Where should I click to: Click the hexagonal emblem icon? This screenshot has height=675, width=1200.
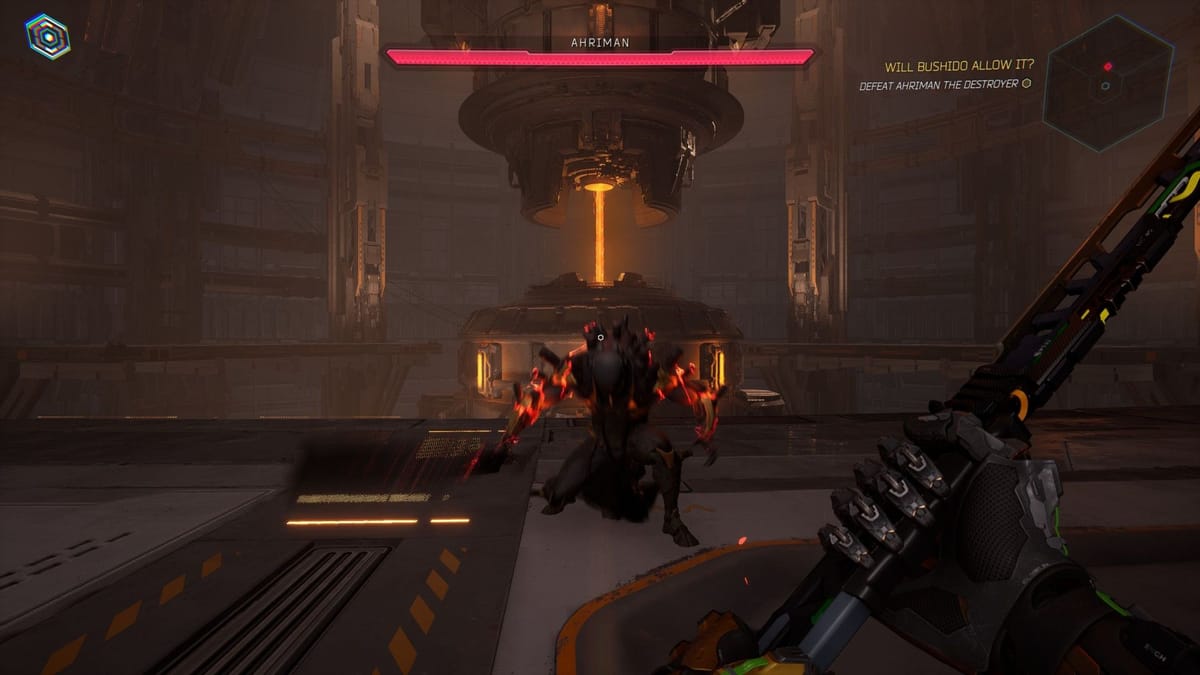47,36
